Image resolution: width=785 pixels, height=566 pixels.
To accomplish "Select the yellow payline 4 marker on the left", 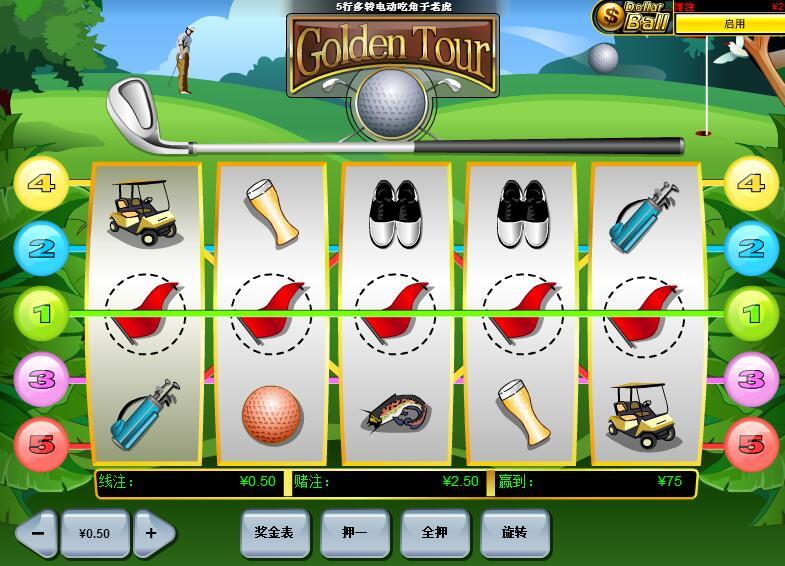I will [x=41, y=184].
